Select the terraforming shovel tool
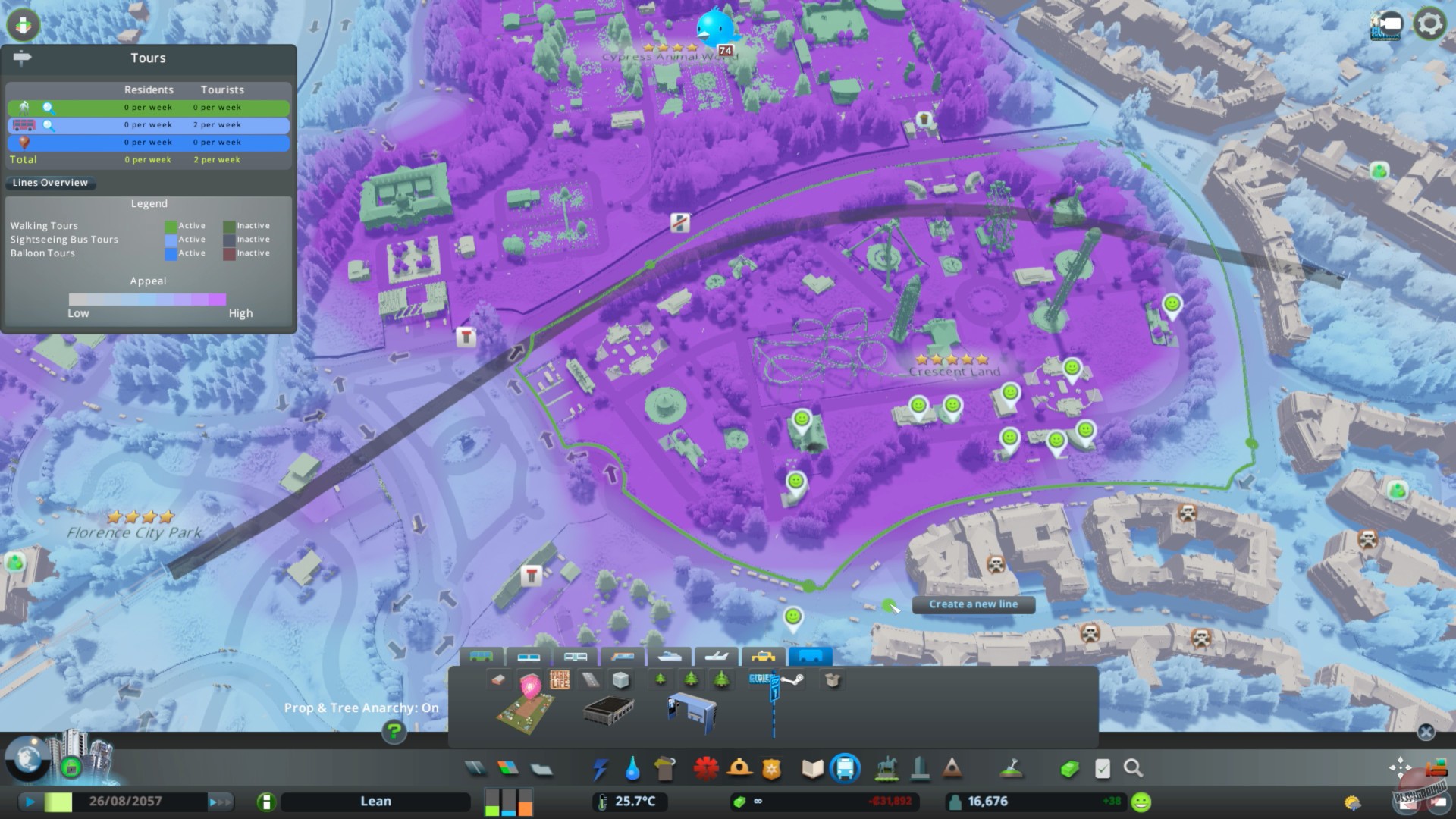The image size is (1456, 819). tap(1012, 769)
